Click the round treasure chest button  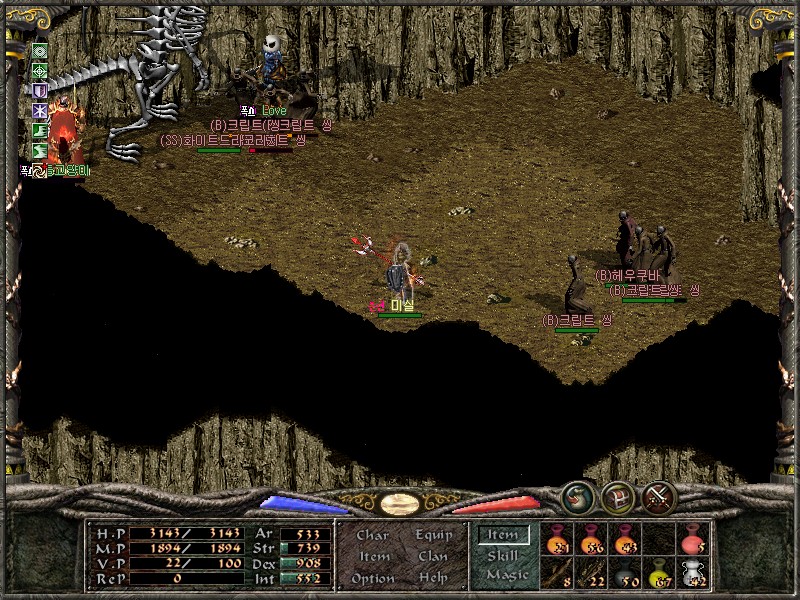coord(616,497)
